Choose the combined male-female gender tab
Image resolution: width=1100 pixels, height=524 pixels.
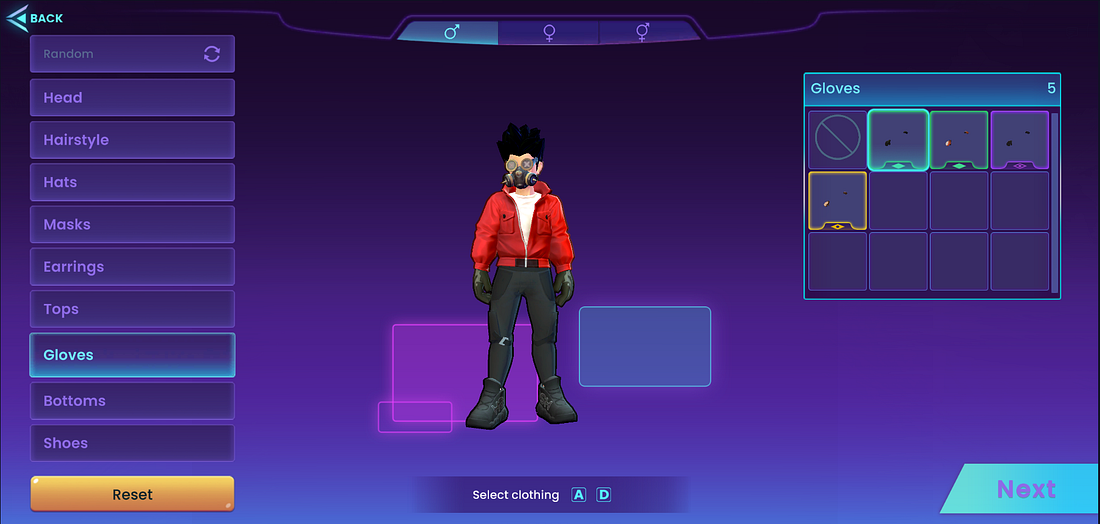(643, 33)
